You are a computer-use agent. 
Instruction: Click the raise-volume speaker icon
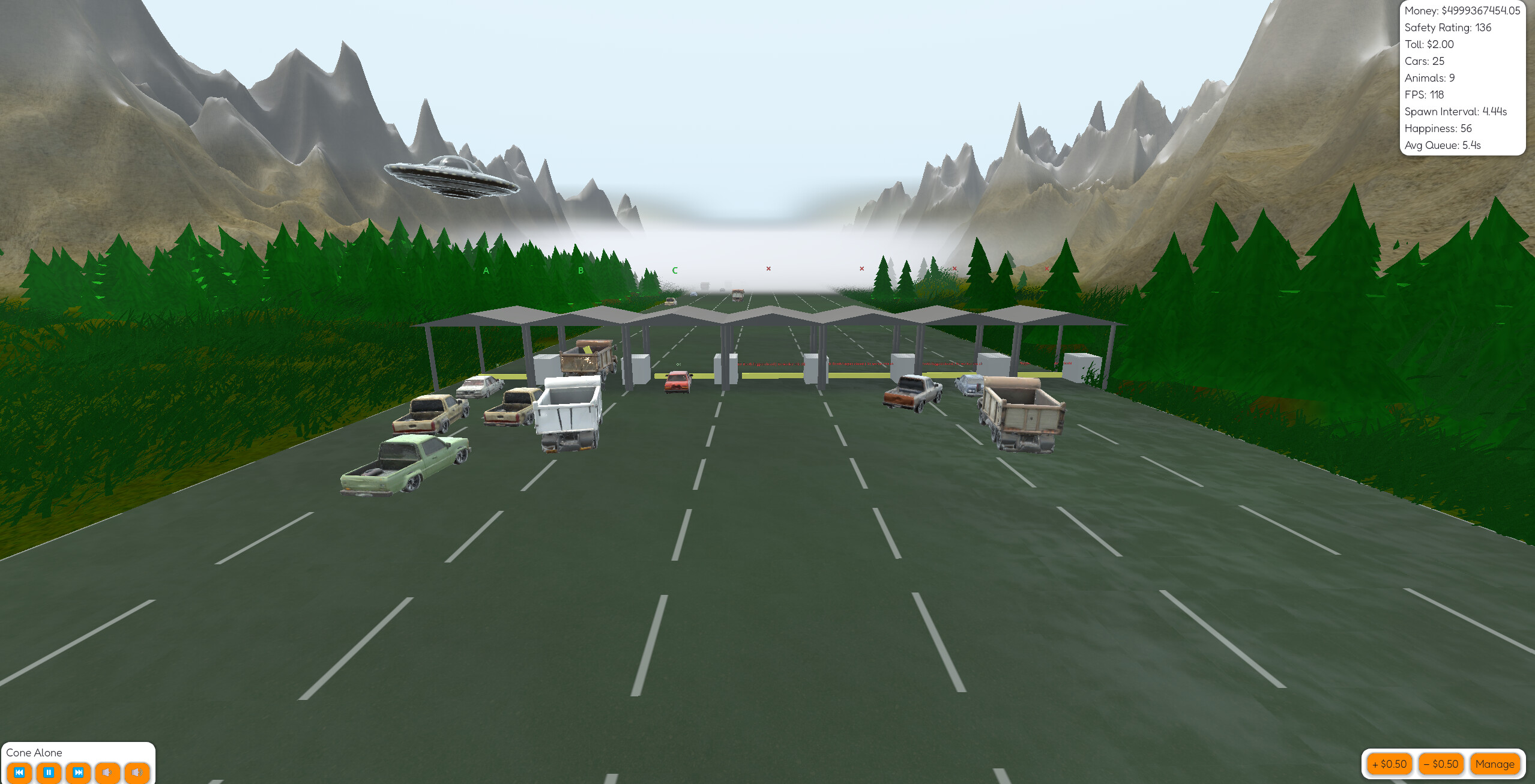[x=136, y=773]
